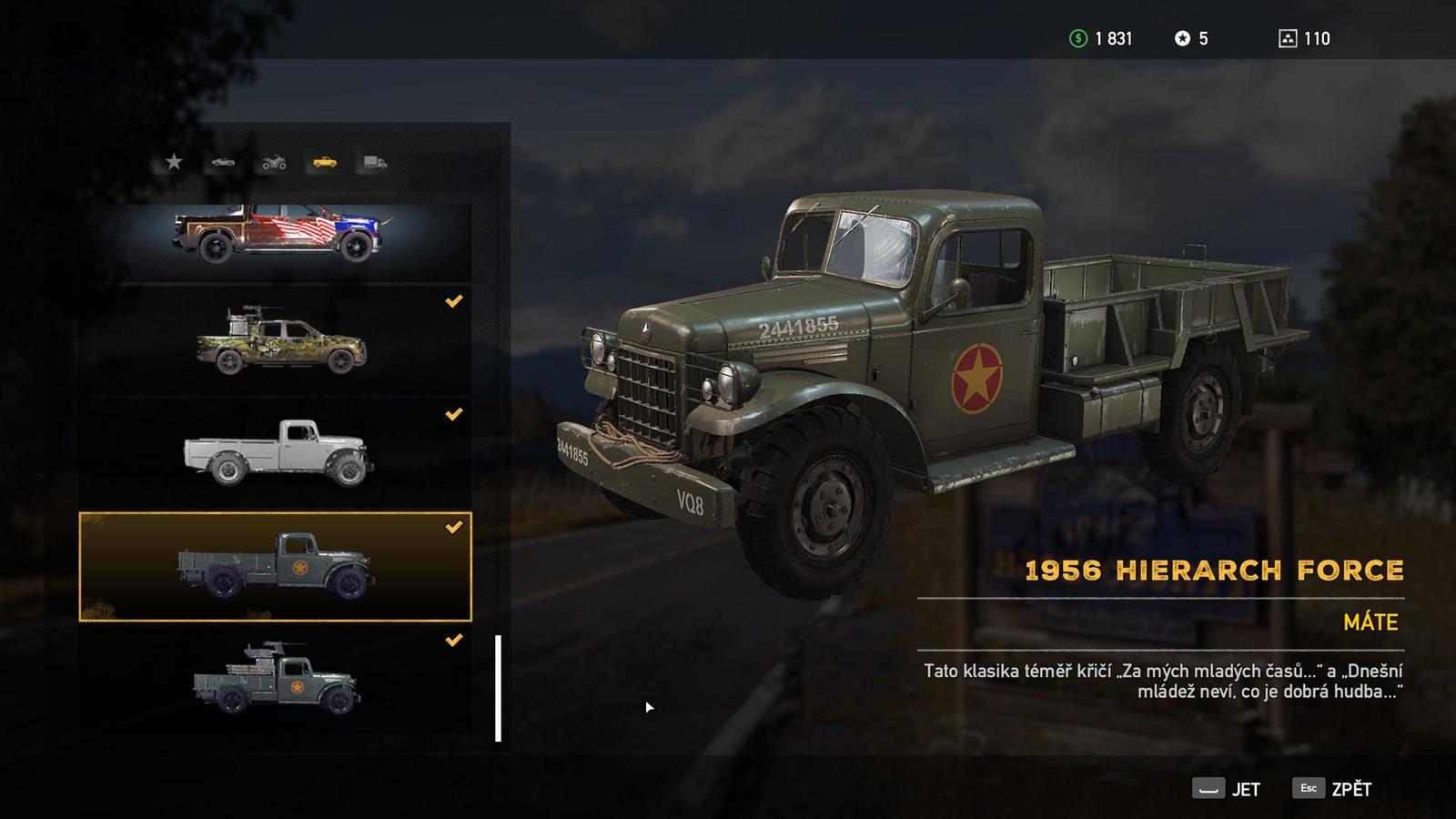Image resolution: width=1456 pixels, height=819 pixels.
Task: Select the camouflage pickup with mounted gun
Action: 276,342
